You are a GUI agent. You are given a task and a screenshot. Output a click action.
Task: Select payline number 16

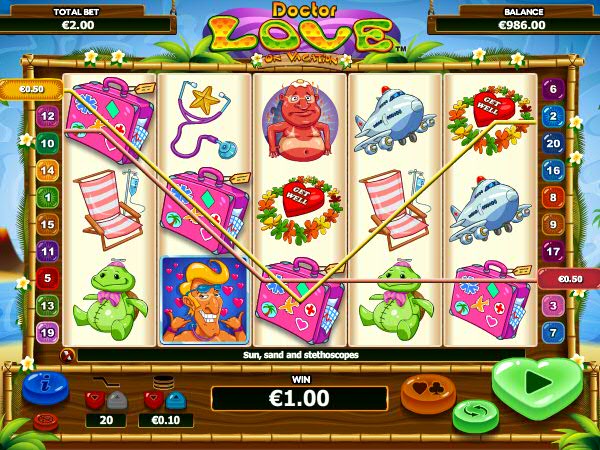pyautogui.click(x=553, y=170)
